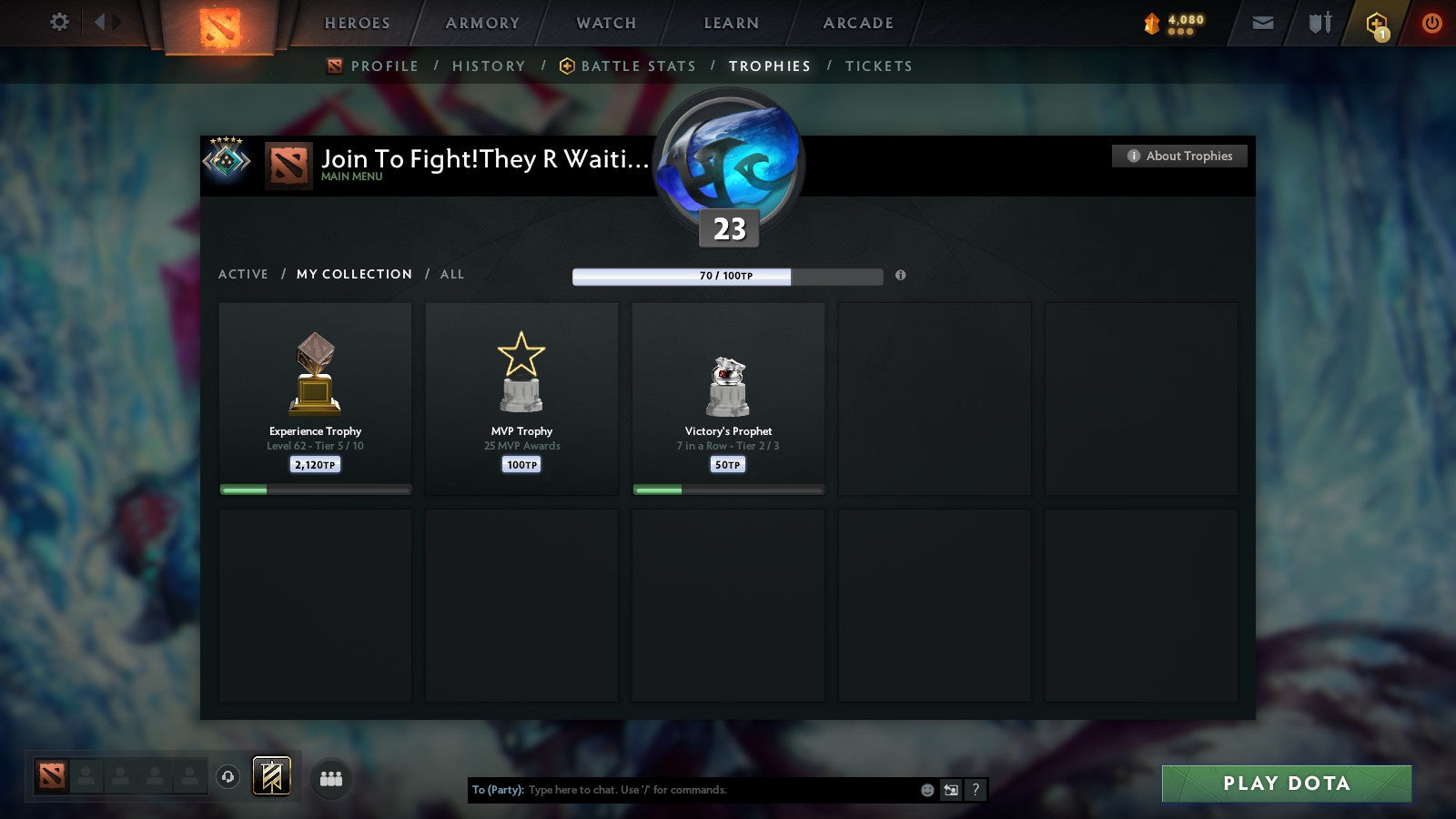Click the Dota Plus hexagon icon with notification
This screenshot has width=1456, height=819.
click(1376, 23)
